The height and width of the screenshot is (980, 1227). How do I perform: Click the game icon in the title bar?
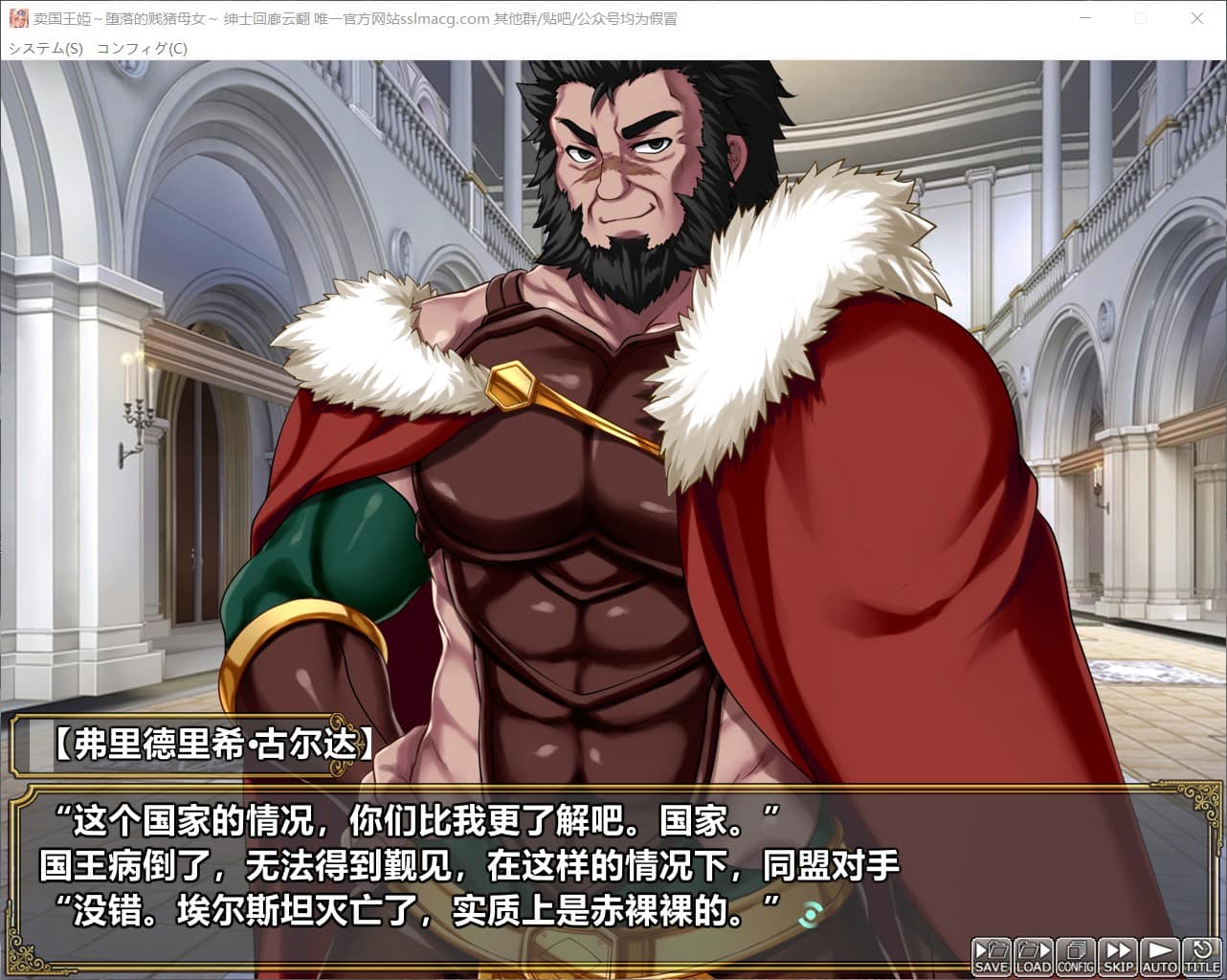(x=18, y=18)
